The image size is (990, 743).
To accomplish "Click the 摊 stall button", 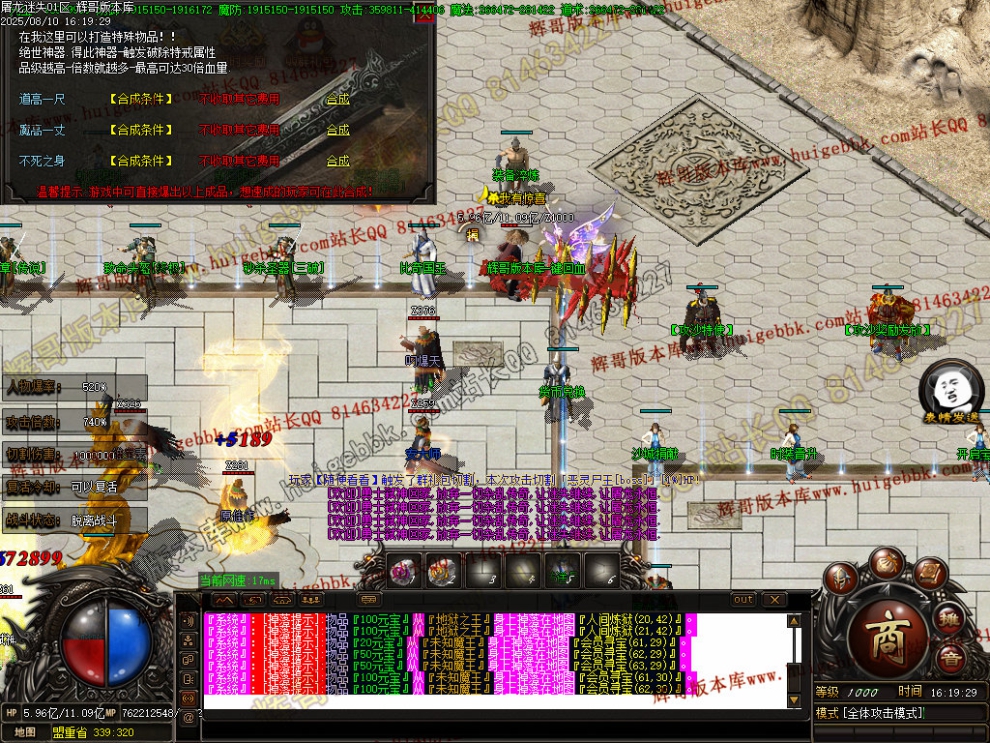I will point(951,620).
